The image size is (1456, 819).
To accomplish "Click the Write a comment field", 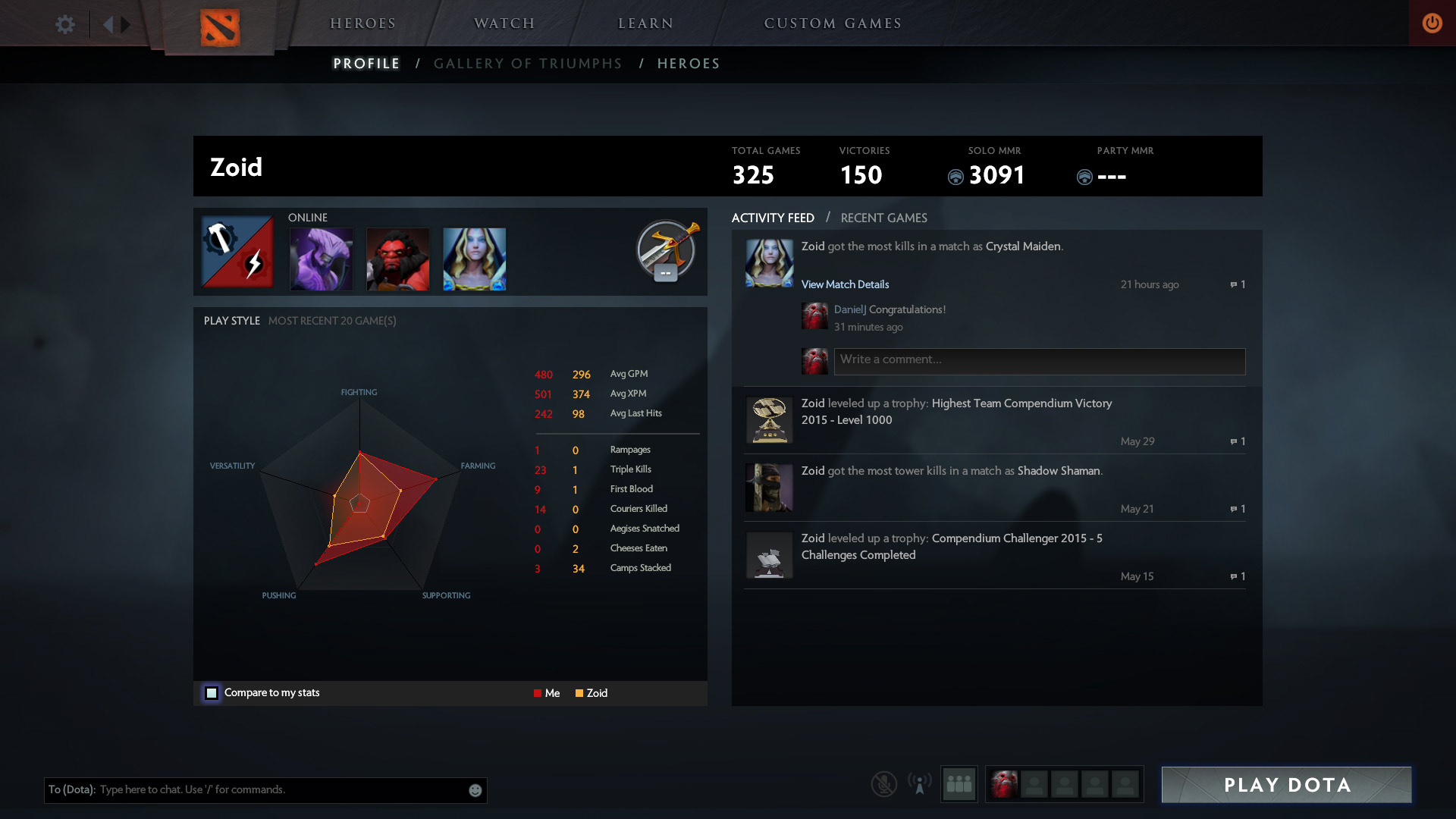I will [x=1039, y=361].
